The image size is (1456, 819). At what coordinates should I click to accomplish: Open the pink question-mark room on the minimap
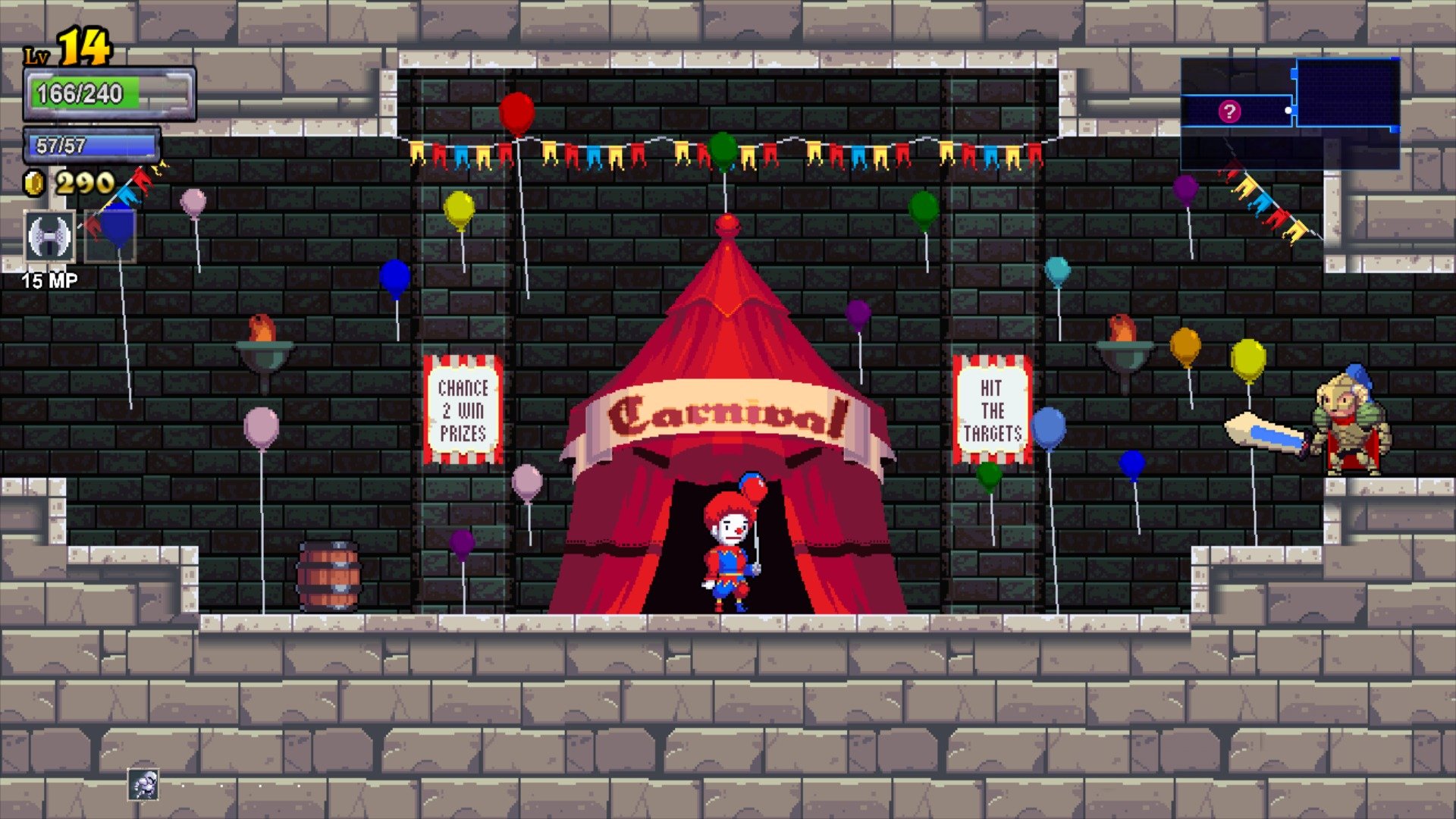click(x=1230, y=111)
